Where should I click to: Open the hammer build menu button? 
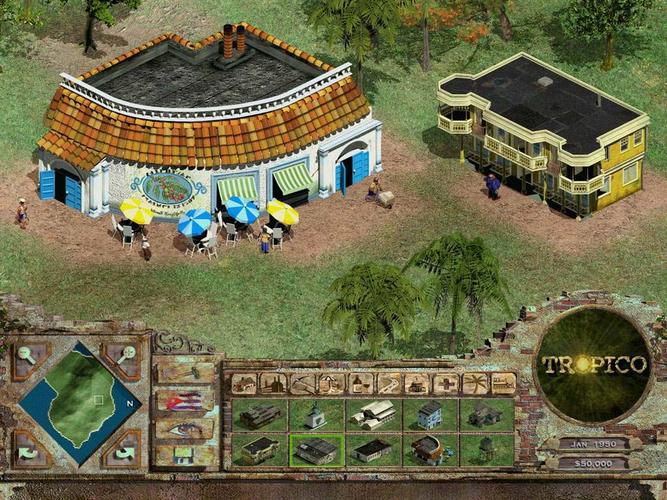point(186,373)
